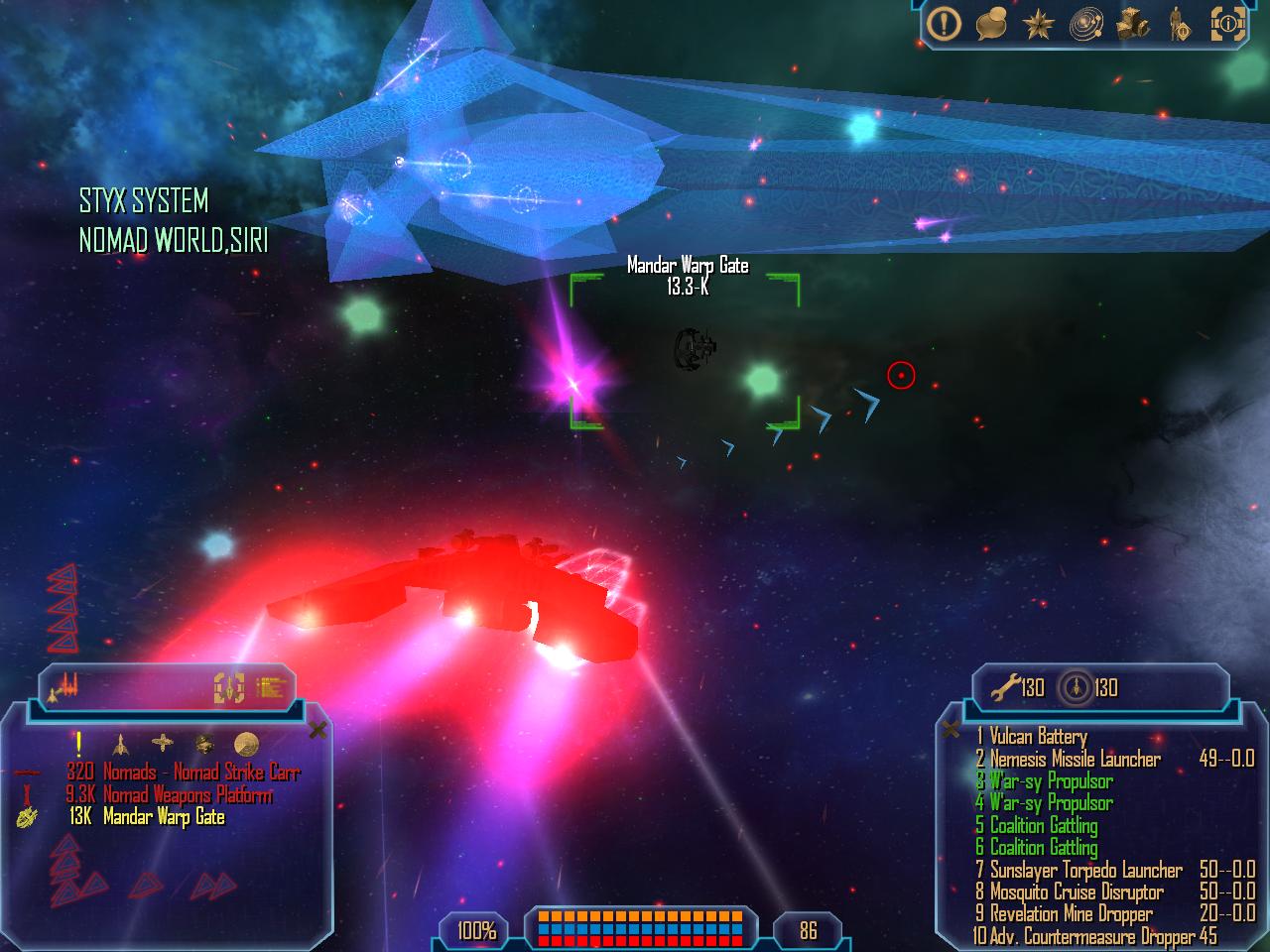Close the weapons list panel
This screenshot has width=1270, height=952.
click(951, 730)
